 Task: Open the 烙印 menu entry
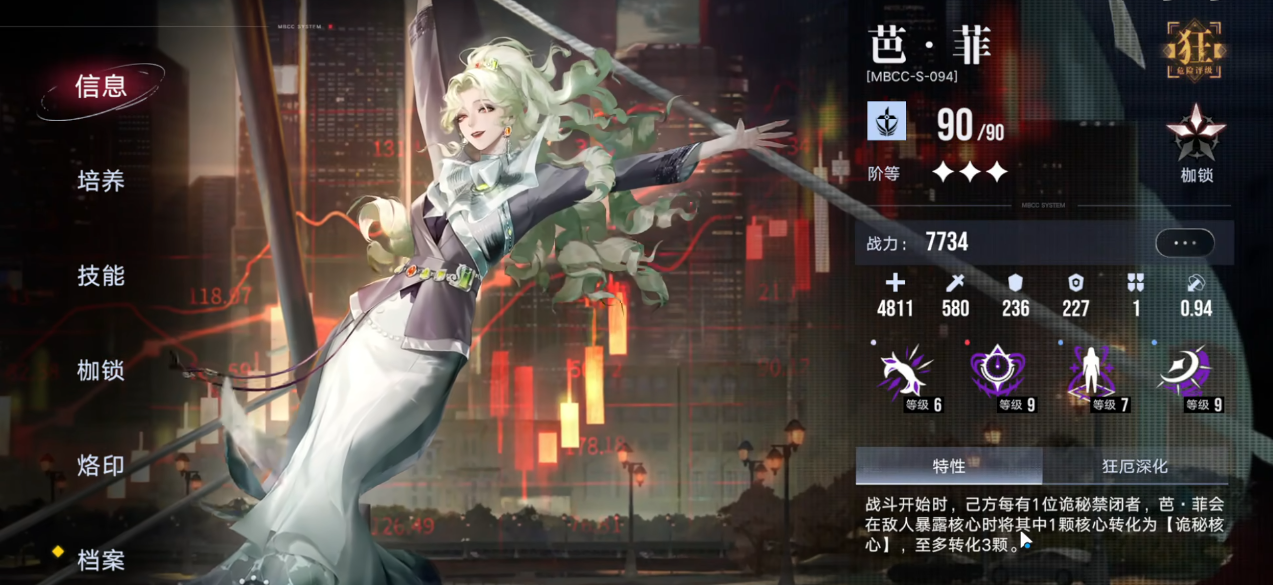point(101,465)
